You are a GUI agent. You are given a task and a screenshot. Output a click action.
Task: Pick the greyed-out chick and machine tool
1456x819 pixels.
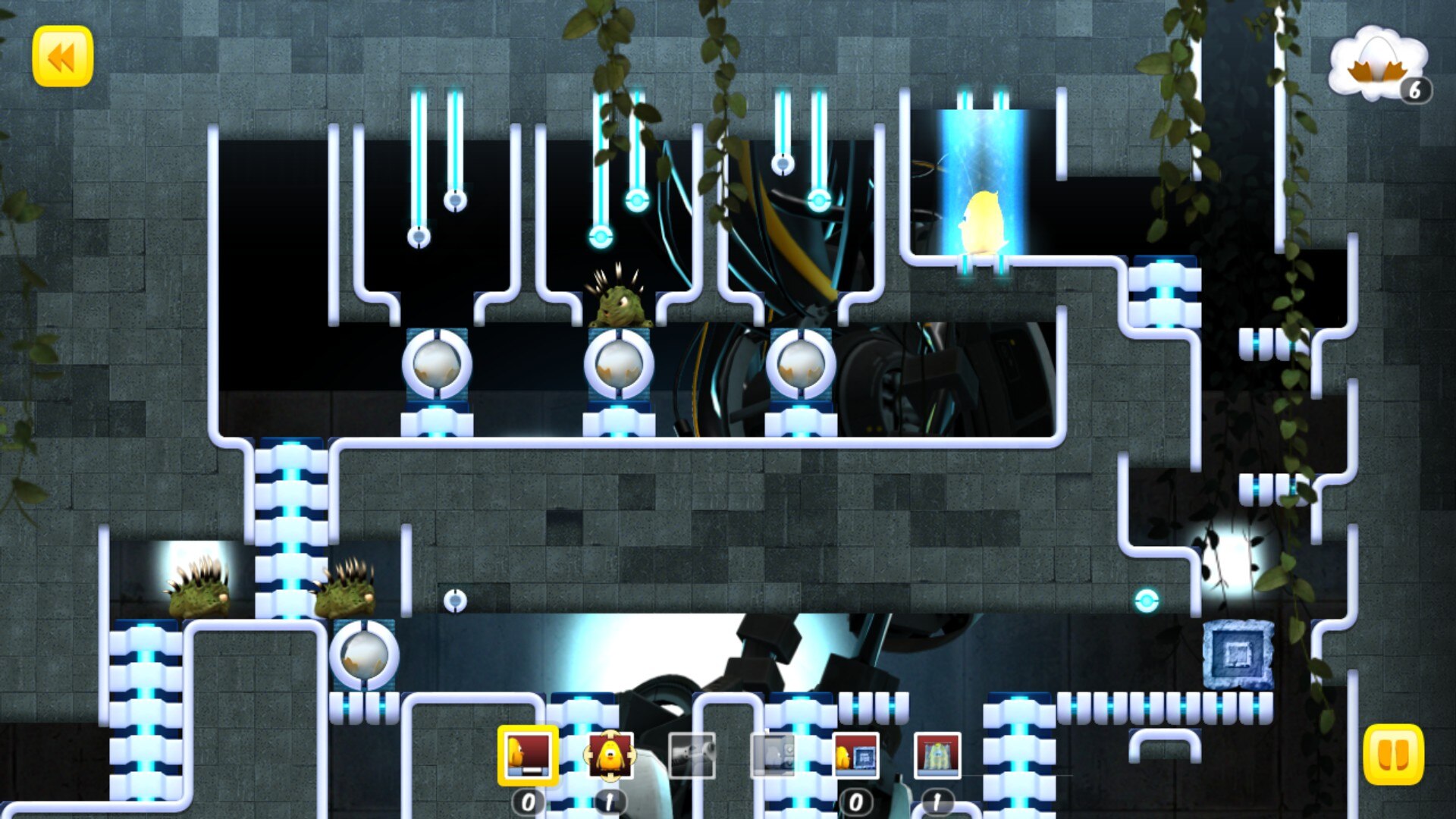tap(773, 755)
